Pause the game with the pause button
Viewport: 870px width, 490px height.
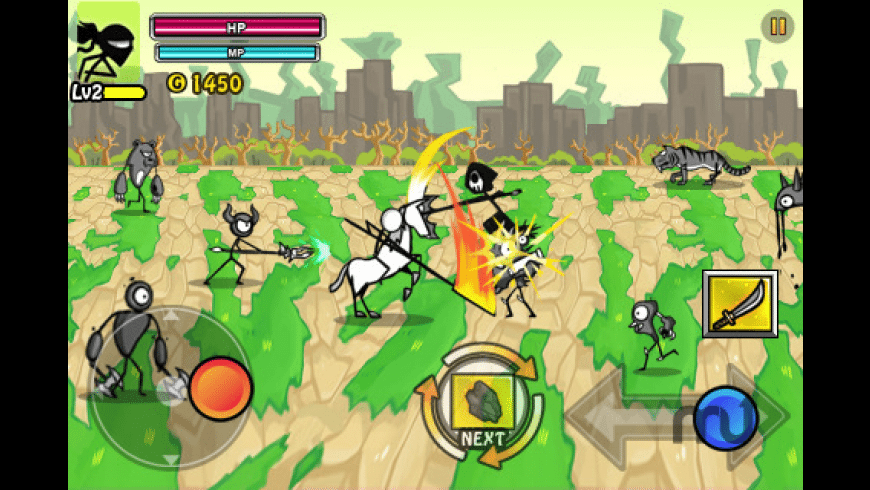[x=776, y=26]
